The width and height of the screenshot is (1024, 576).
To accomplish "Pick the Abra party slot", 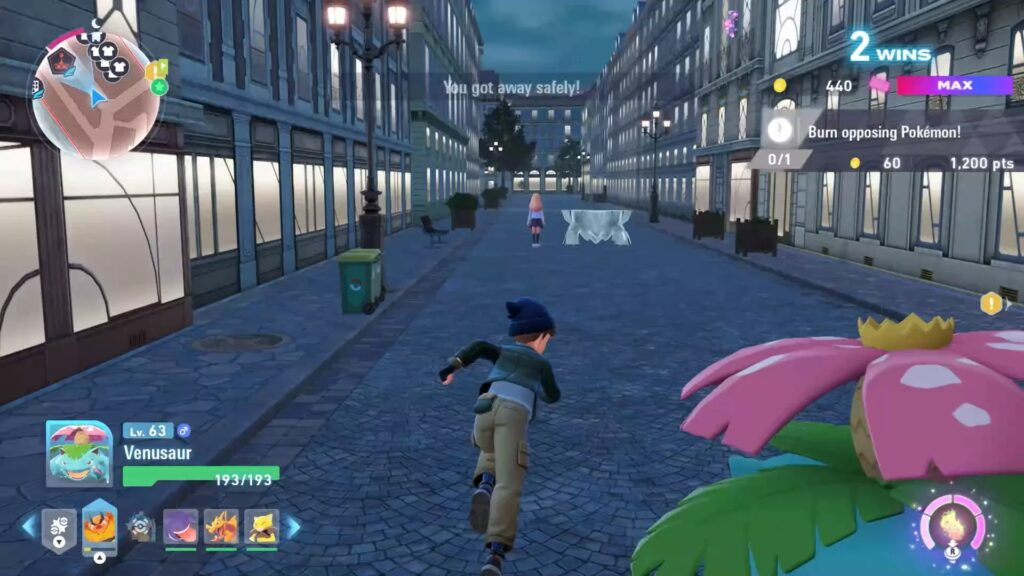I will coord(261,526).
